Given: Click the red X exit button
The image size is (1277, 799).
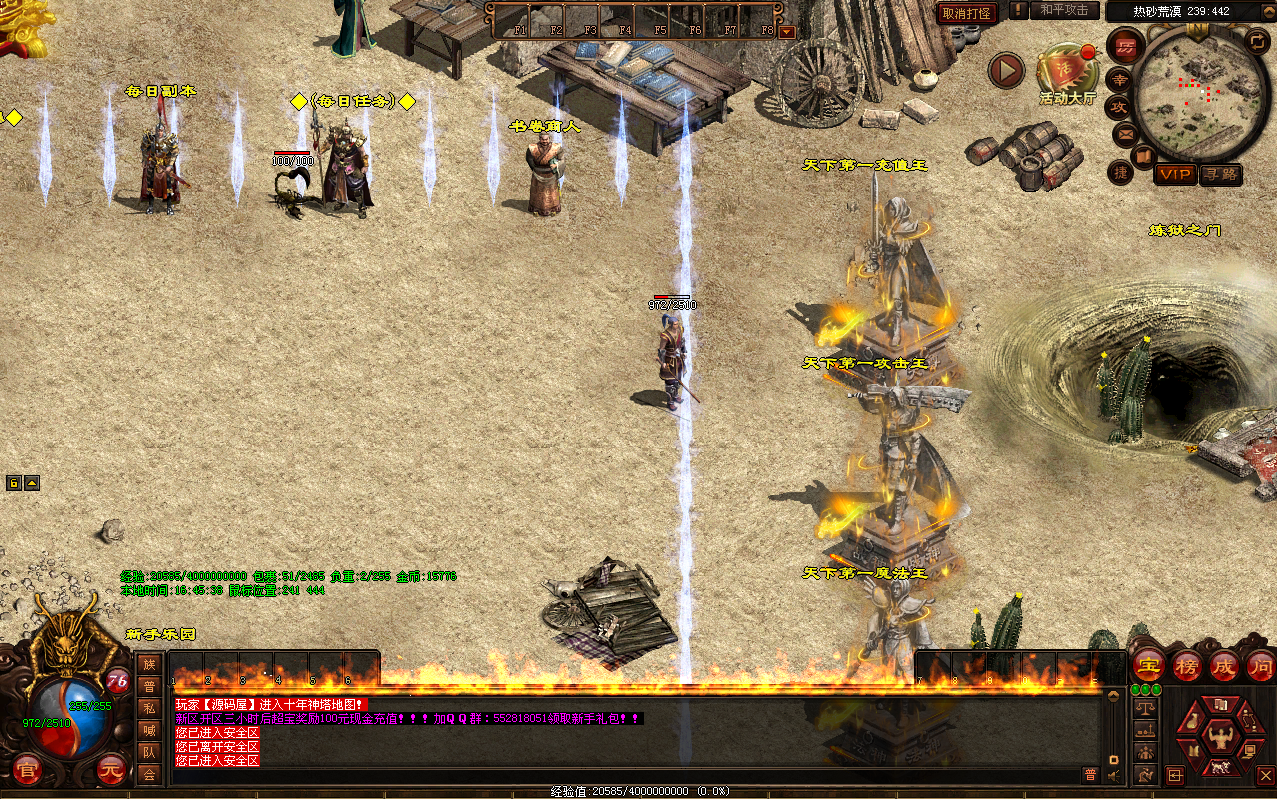Looking at the screenshot, I should (1266, 775).
